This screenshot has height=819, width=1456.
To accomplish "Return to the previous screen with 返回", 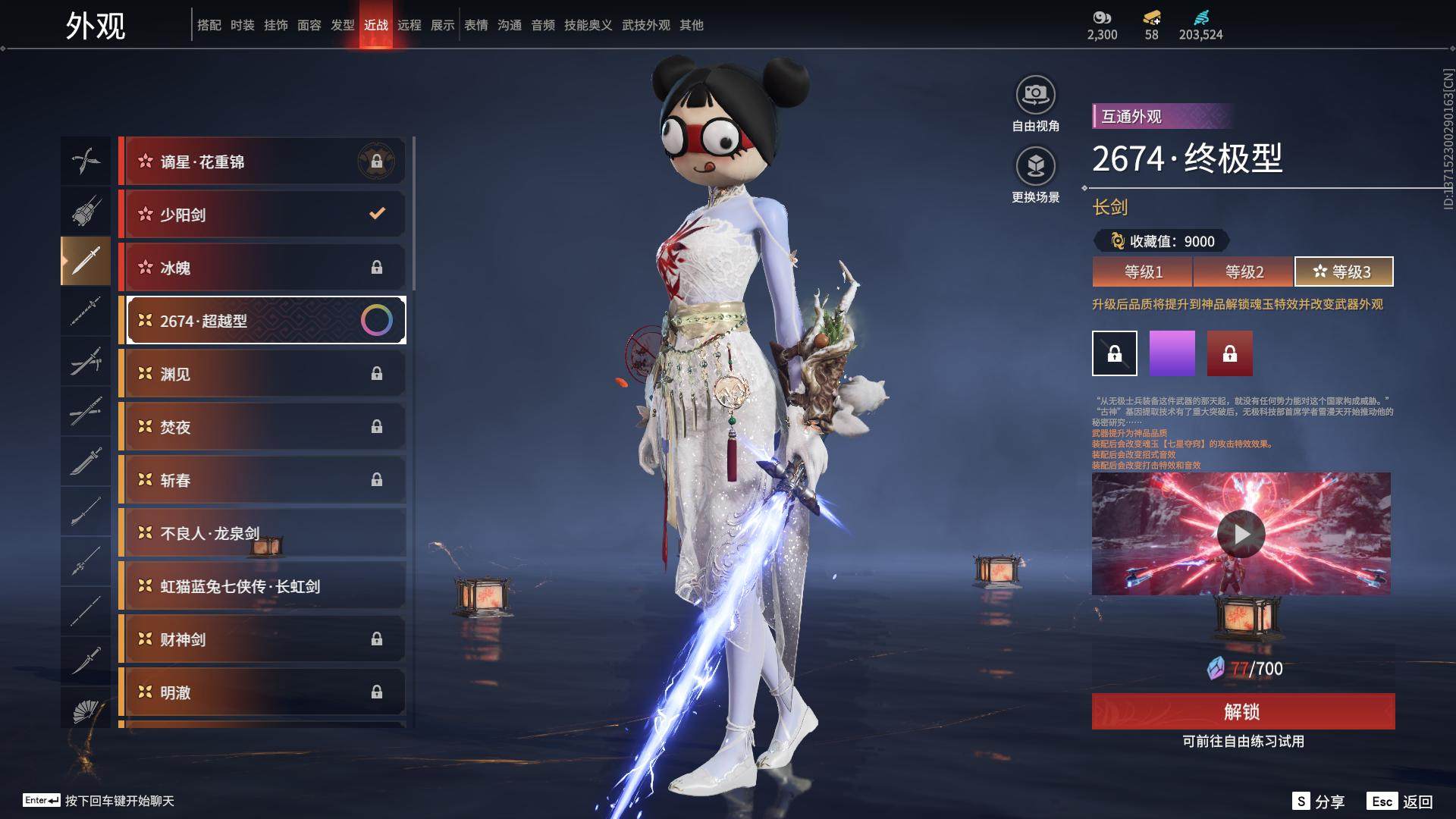I will coord(1401,802).
